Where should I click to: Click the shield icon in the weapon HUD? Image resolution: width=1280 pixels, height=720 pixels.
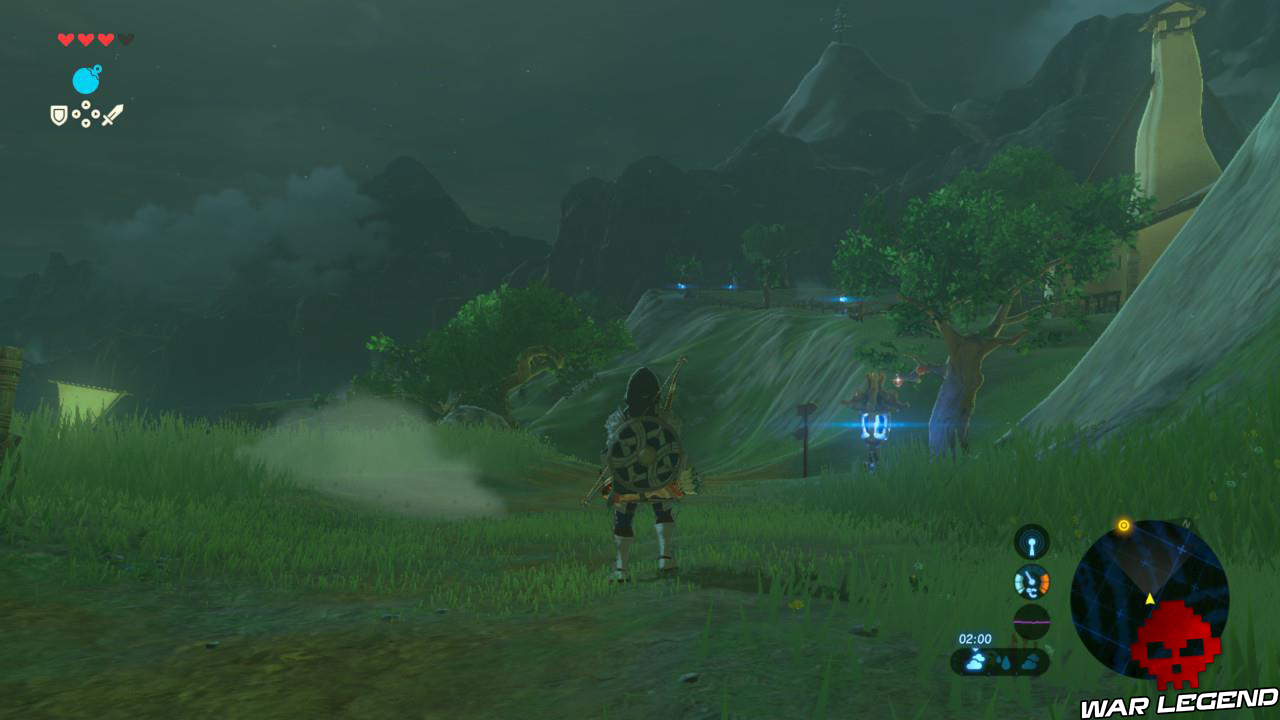tap(59, 114)
